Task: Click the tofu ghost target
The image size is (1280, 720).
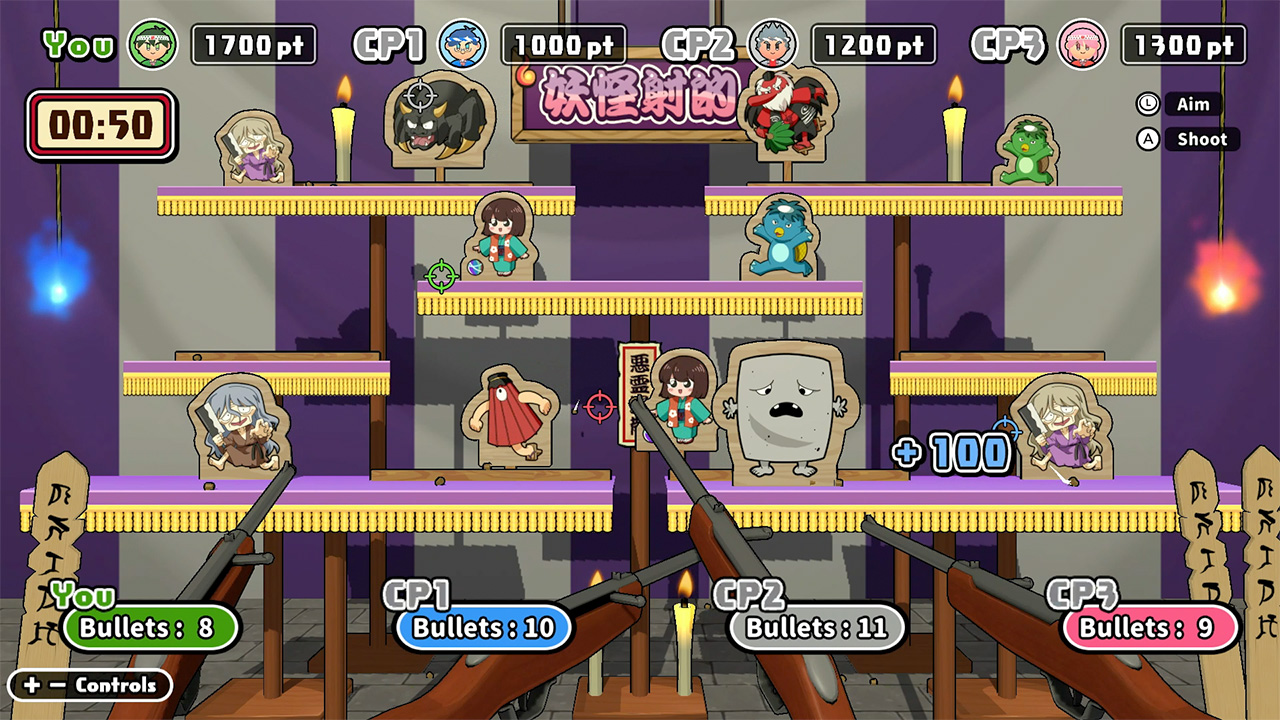Action: (x=786, y=410)
